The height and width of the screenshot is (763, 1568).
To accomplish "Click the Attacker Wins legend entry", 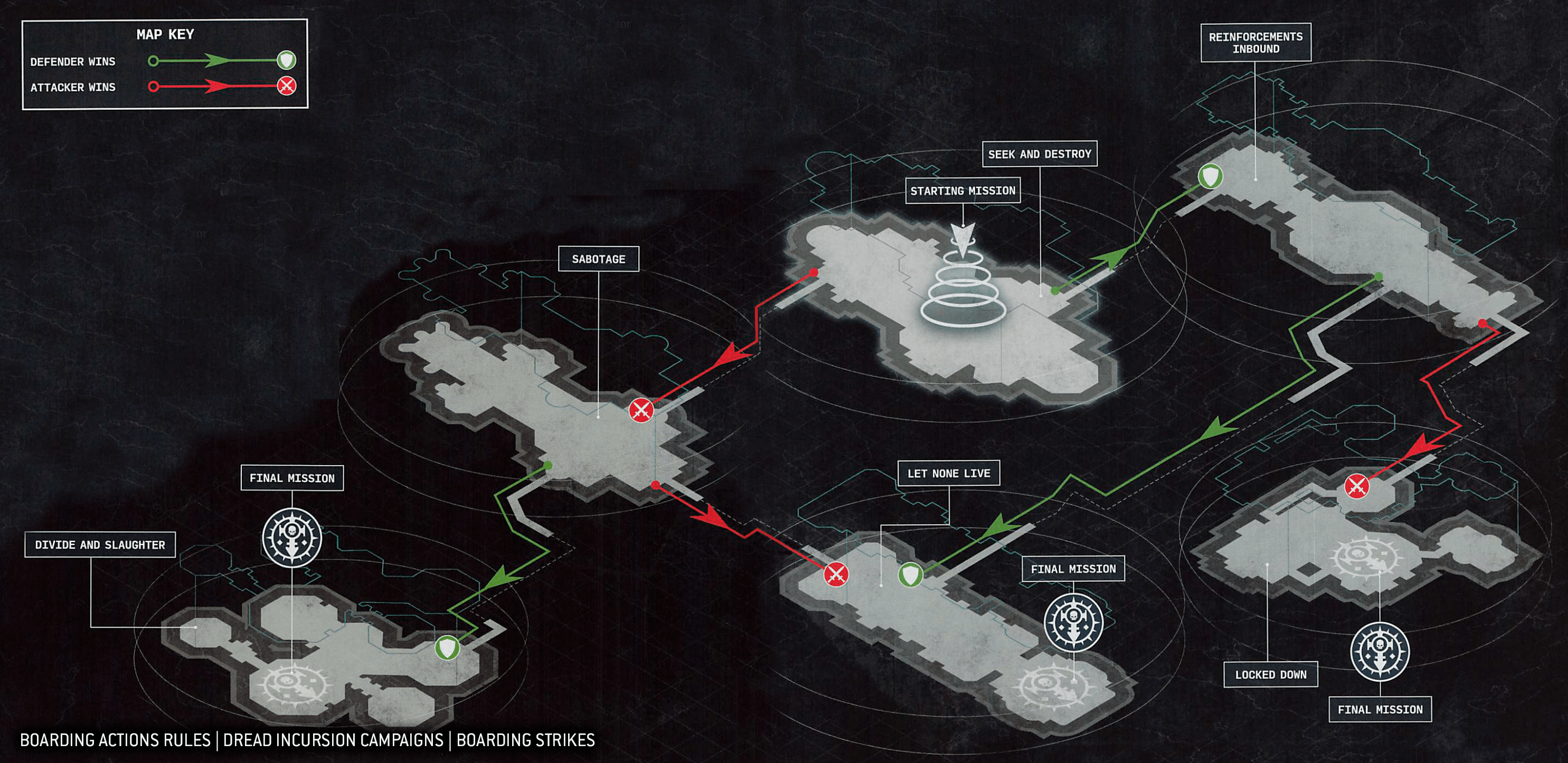I will click(73, 87).
